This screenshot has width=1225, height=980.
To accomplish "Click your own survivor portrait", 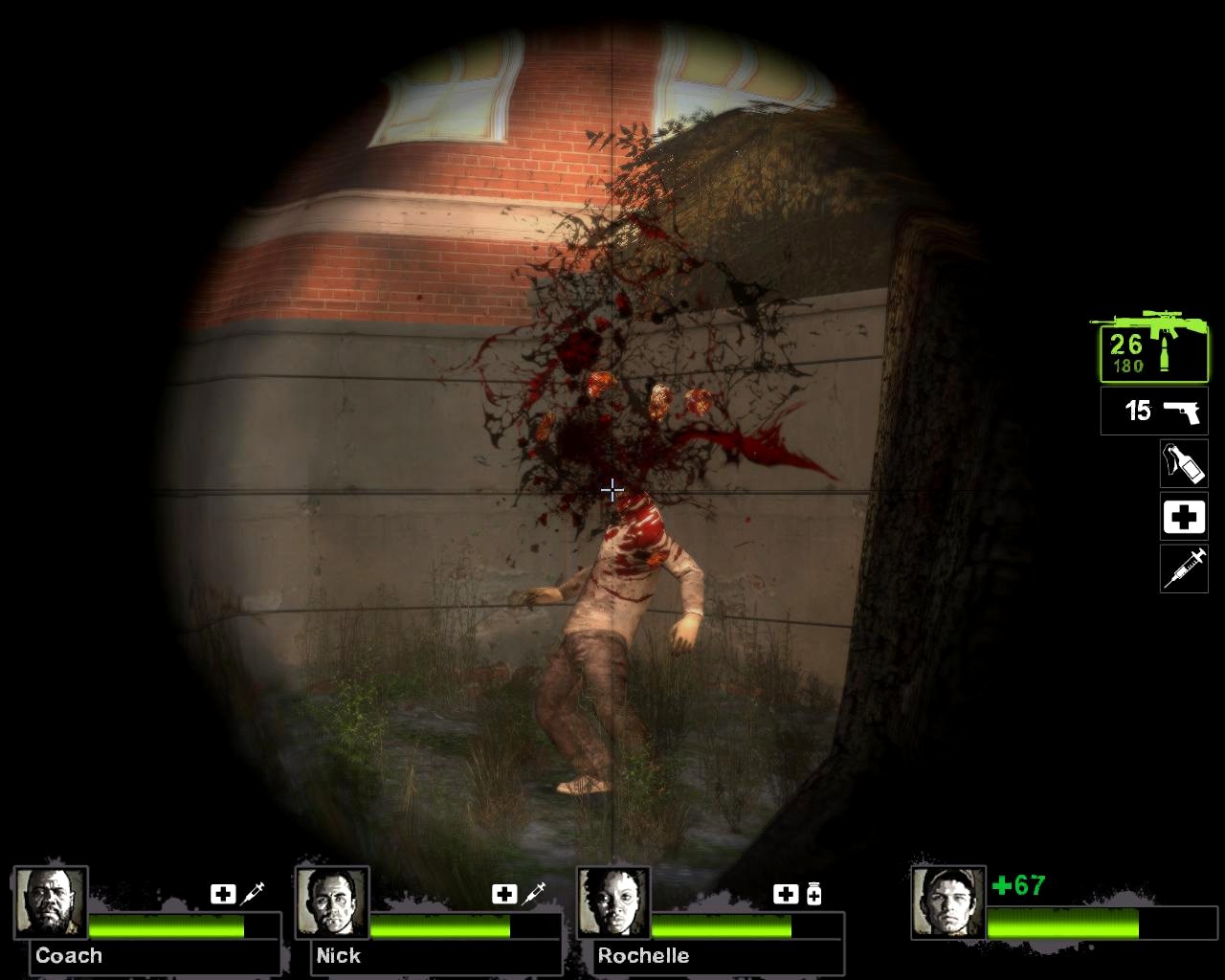I will click(x=947, y=903).
